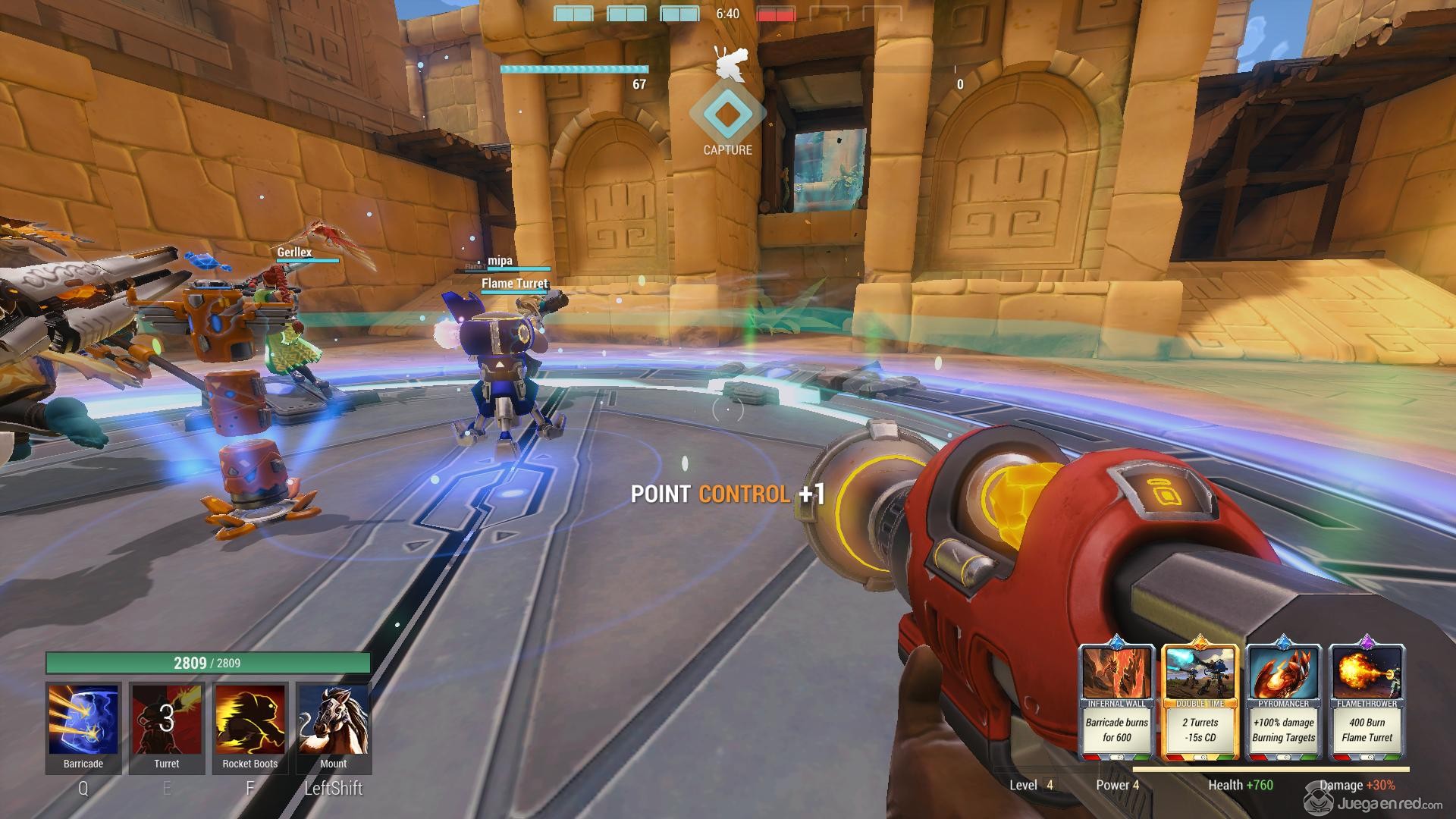Trigger the Rocket Boots ability

click(250, 720)
